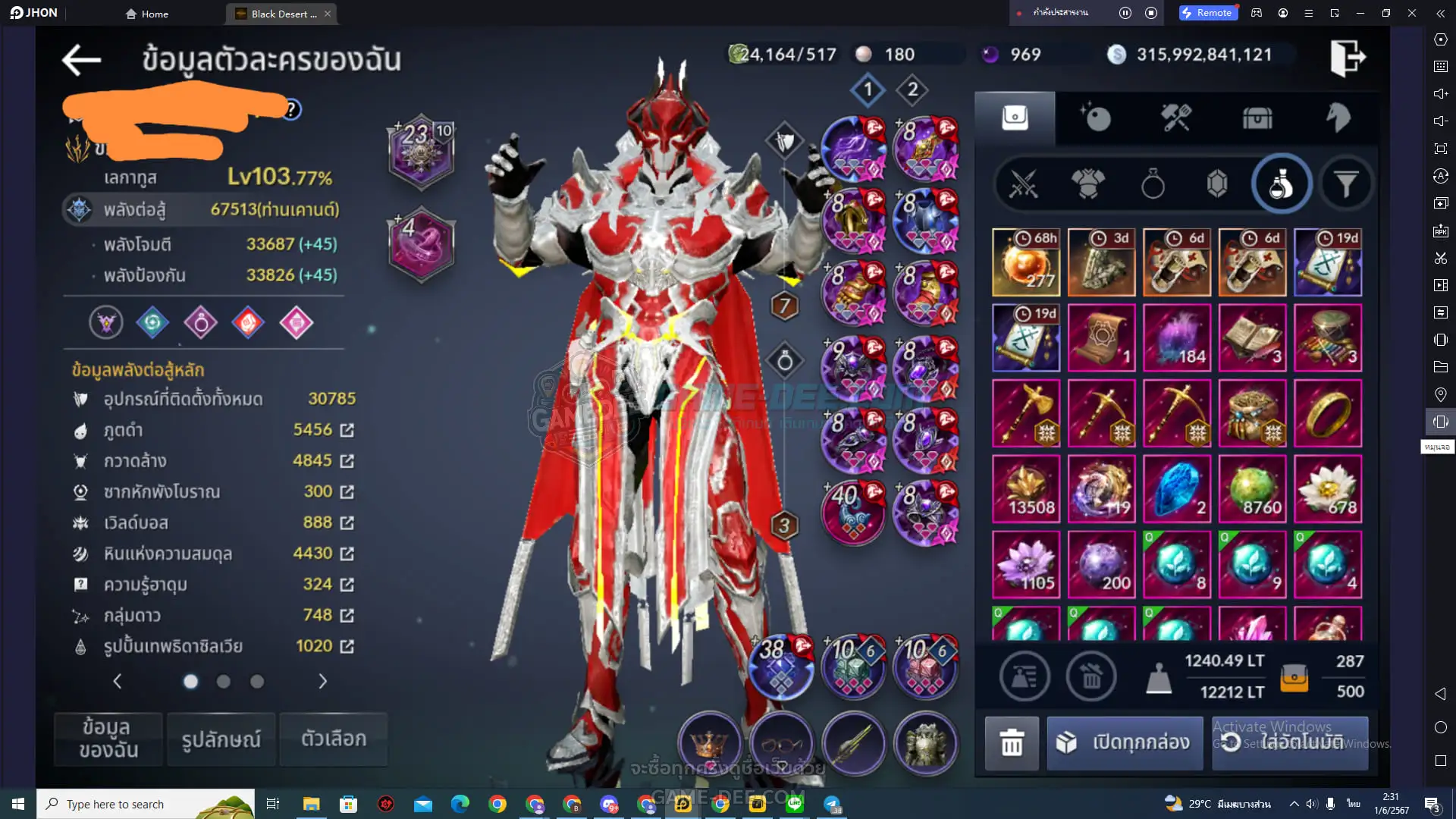Click the trash can delete button
This screenshot has width=1456, height=819.
[x=1012, y=742]
